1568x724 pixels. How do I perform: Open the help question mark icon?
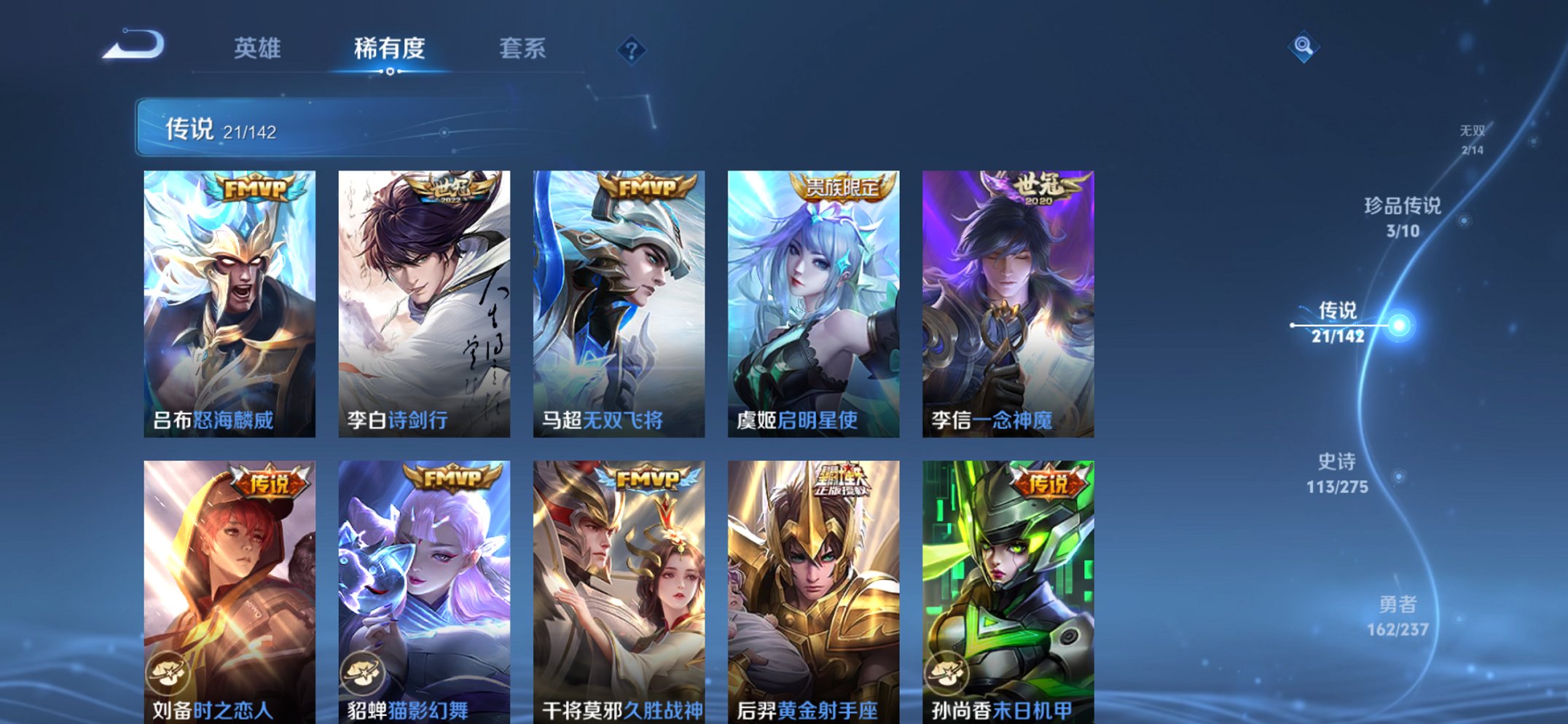click(632, 50)
